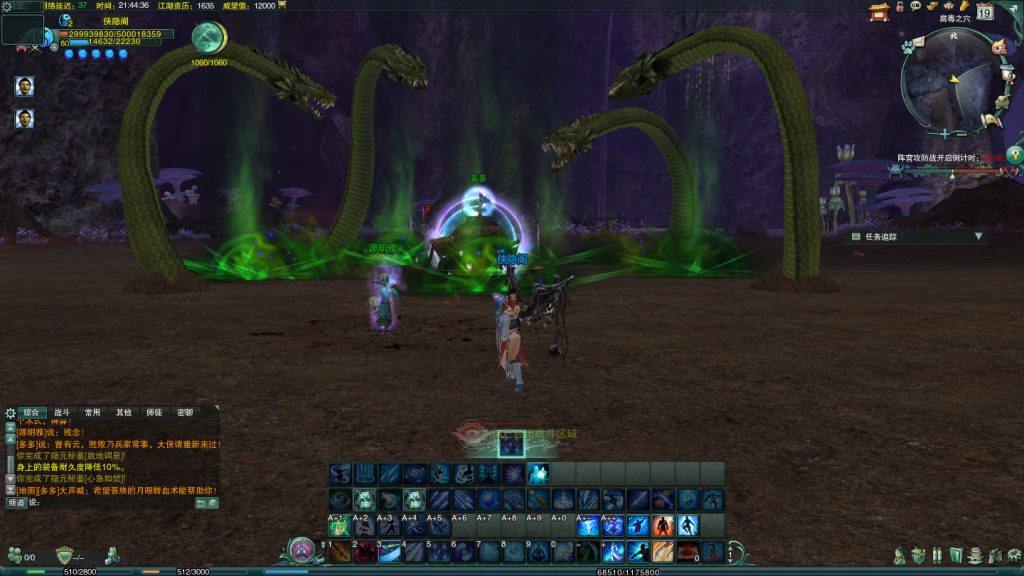Activate the green A+1 skill icon
Screen dimensions: 1024x576
340,525
